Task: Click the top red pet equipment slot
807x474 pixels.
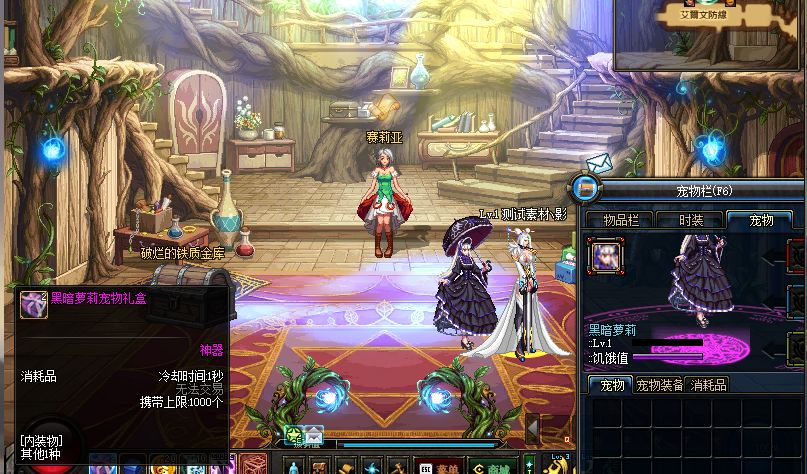Action: (796, 257)
